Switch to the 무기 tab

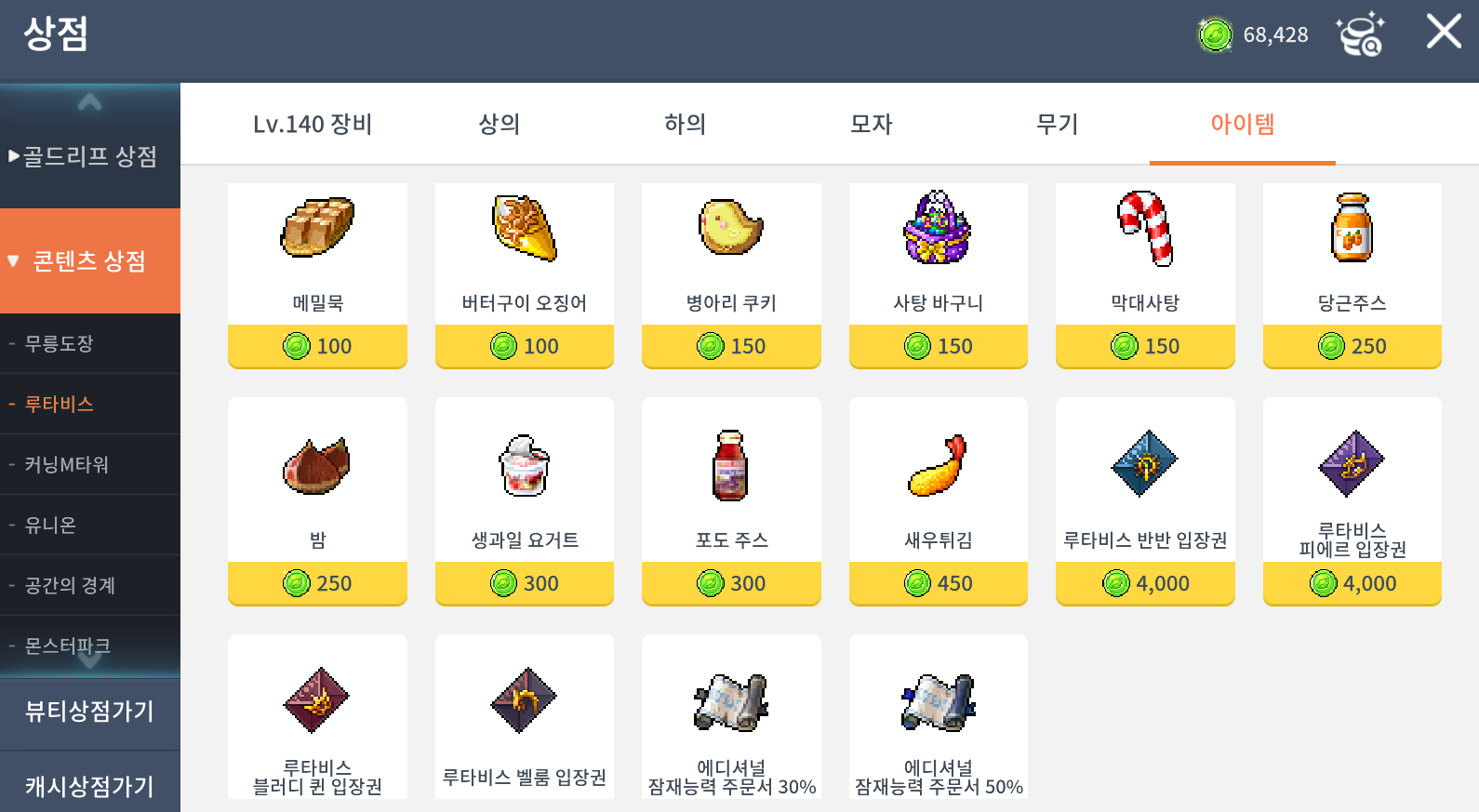[x=1056, y=124]
